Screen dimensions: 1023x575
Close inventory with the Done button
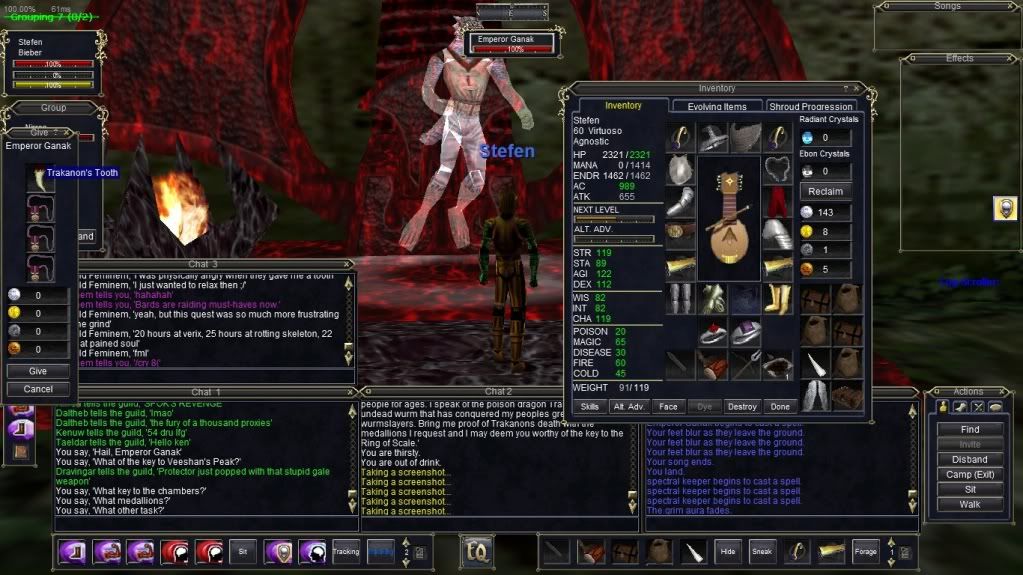point(780,407)
